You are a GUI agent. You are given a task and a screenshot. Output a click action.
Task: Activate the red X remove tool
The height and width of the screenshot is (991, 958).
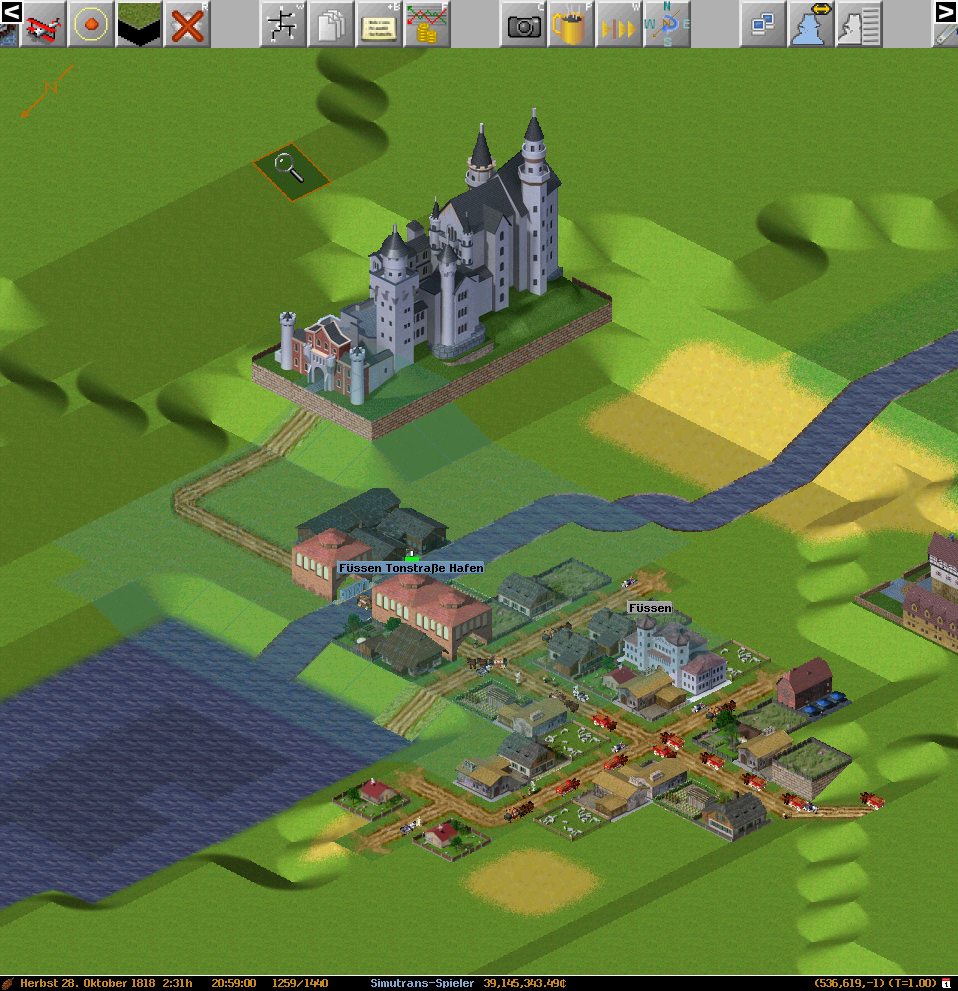[x=187, y=25]
